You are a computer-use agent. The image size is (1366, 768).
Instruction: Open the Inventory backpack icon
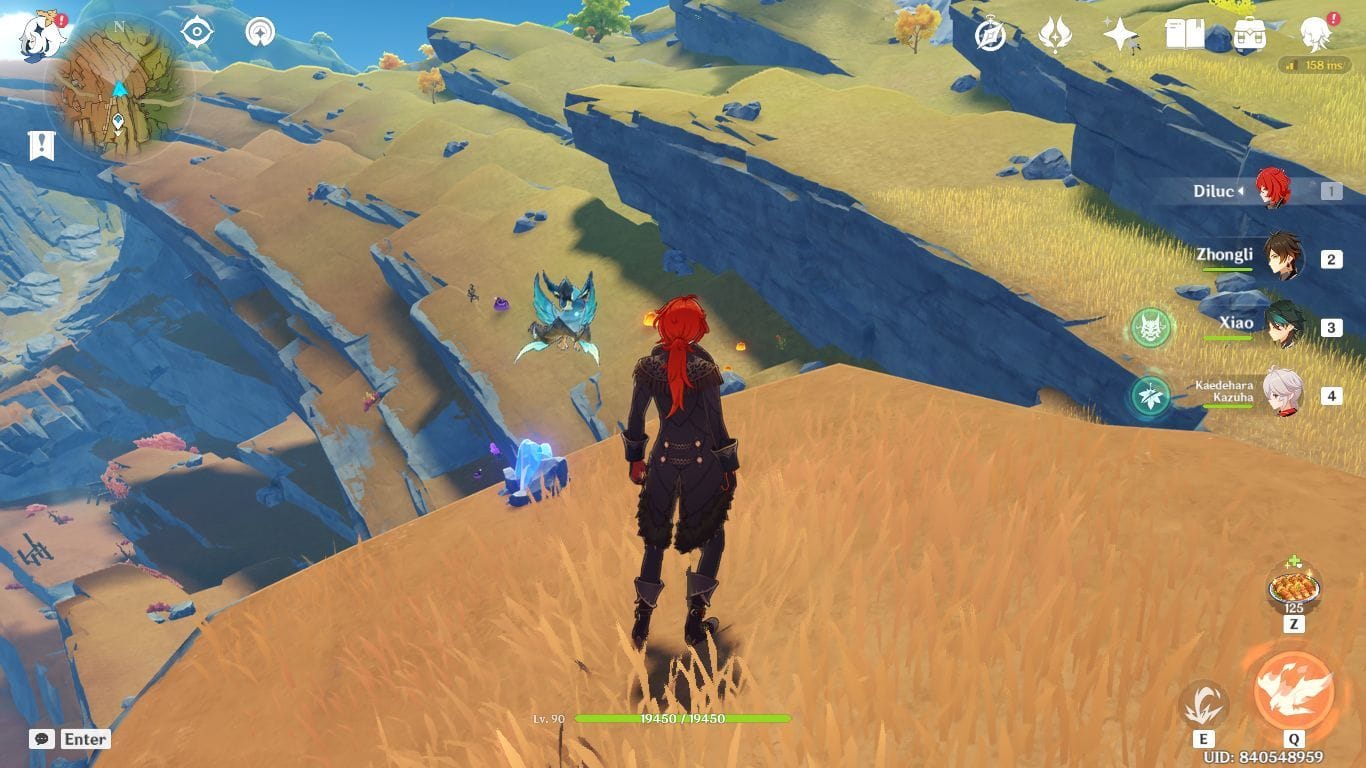pos(1251,33)
